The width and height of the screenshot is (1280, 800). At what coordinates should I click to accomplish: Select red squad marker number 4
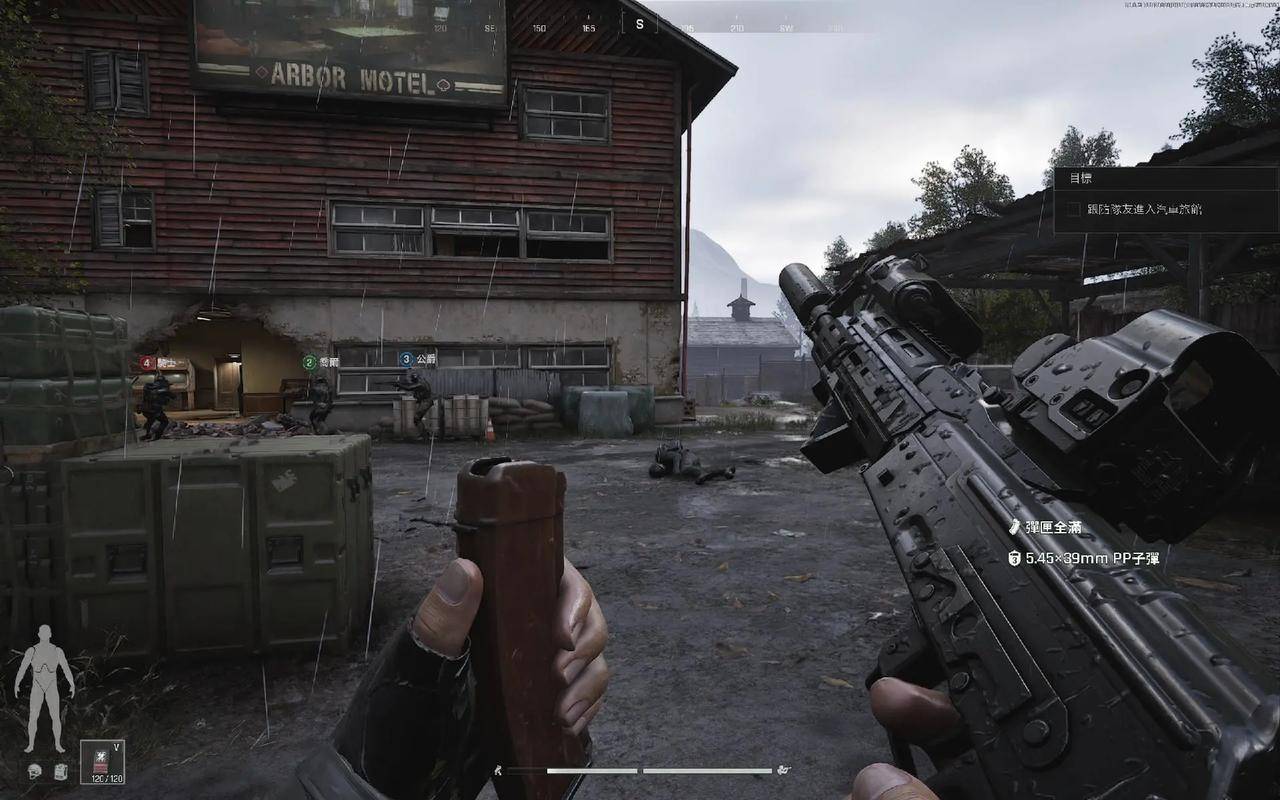[147, 362]
